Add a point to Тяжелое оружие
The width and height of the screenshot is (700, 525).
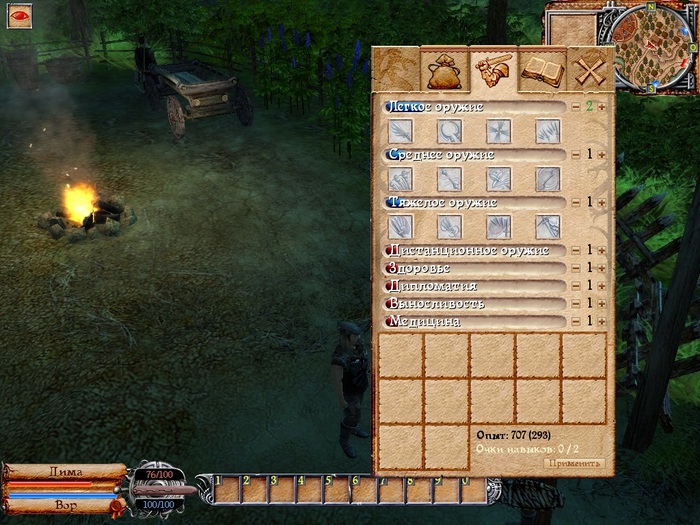tap(602, 202)
